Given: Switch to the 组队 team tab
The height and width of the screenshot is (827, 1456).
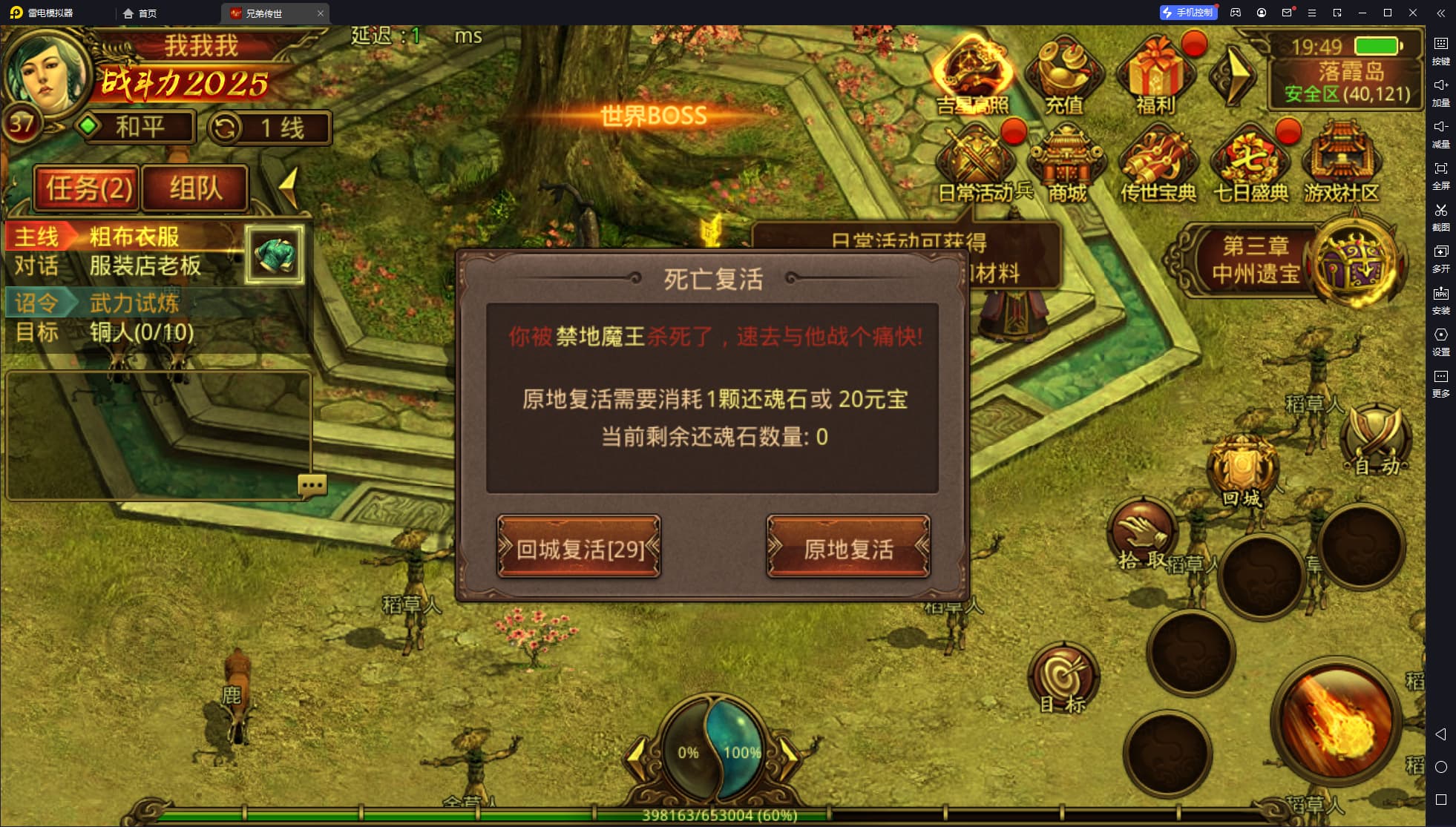Looking at the screenshot, I should click(x=194, y=188).
